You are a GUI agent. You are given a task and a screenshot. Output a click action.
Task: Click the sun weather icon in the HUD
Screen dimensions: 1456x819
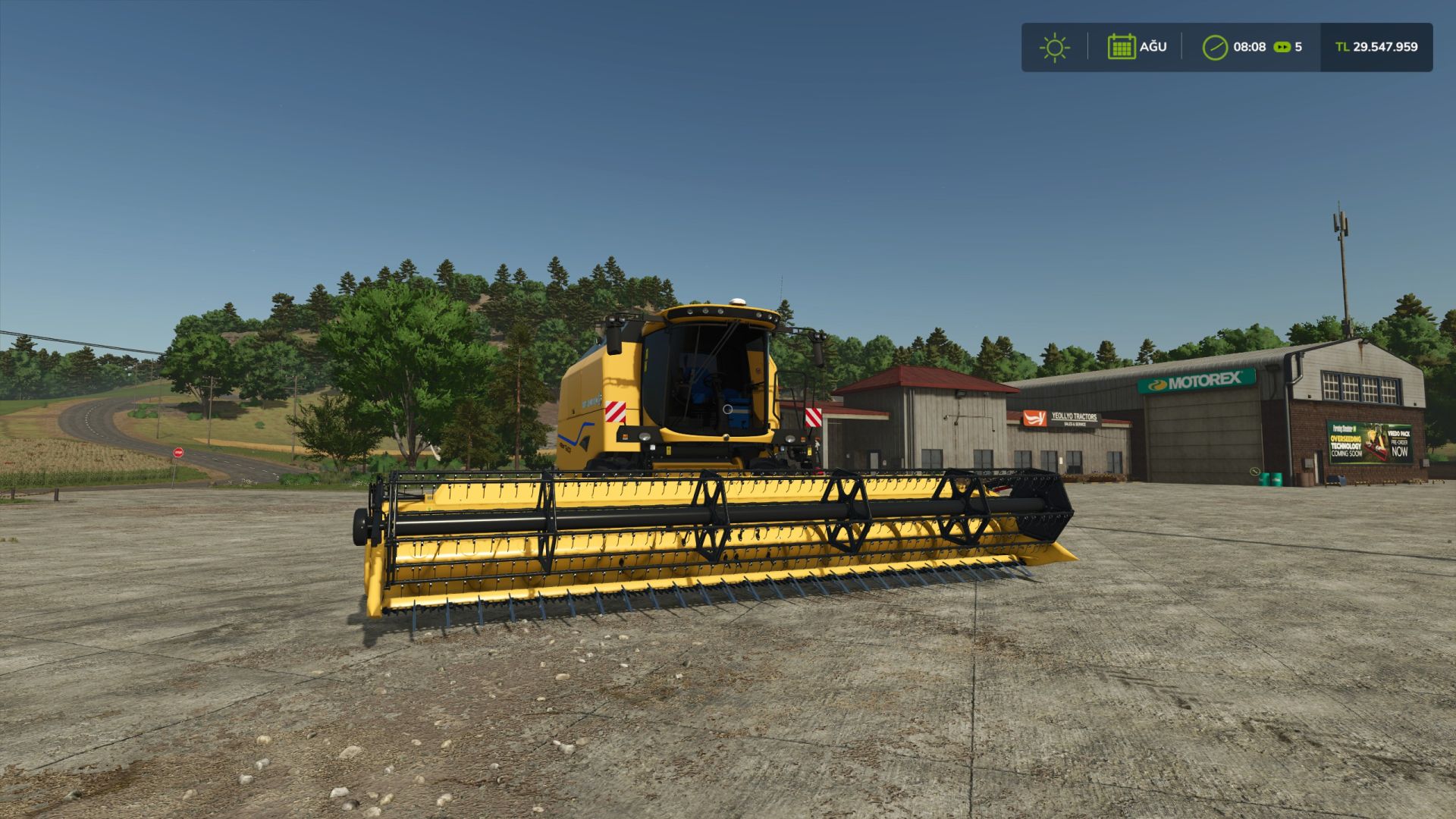[1055, 47]
